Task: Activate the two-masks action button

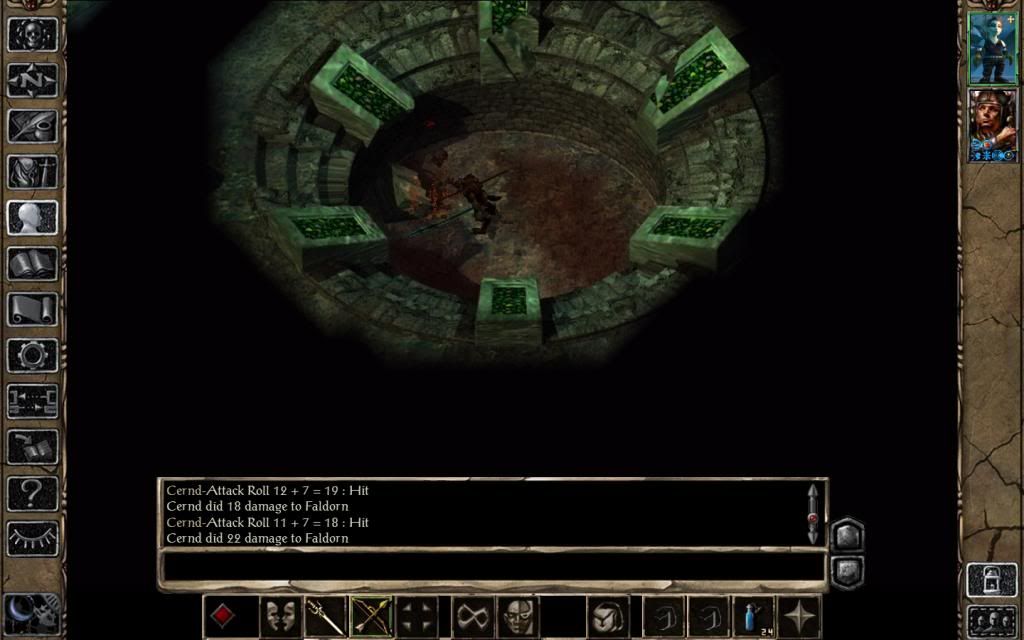Action: tap(280, 616)
